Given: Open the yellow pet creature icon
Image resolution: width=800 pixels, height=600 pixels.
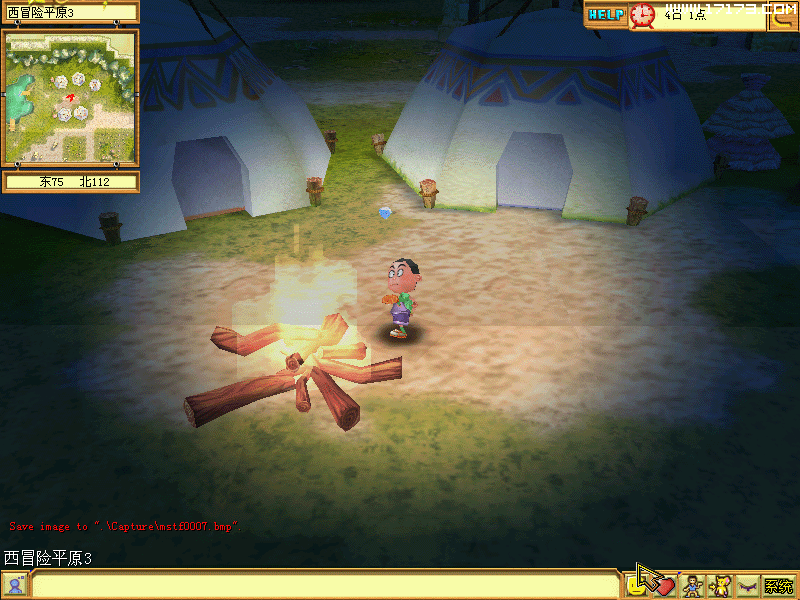Looking at the screenshot, I should coord(720,586).
